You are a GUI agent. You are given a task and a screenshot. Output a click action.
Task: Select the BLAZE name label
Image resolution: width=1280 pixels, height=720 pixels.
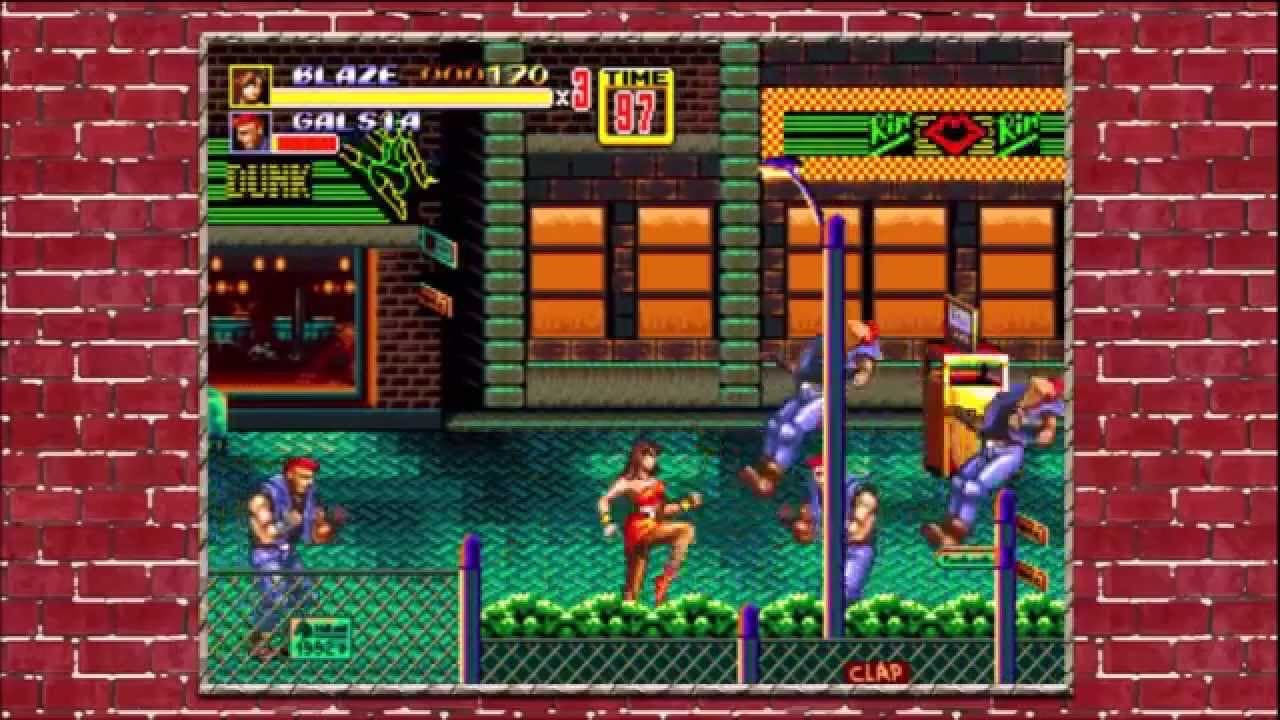click(x=345, y=74)
